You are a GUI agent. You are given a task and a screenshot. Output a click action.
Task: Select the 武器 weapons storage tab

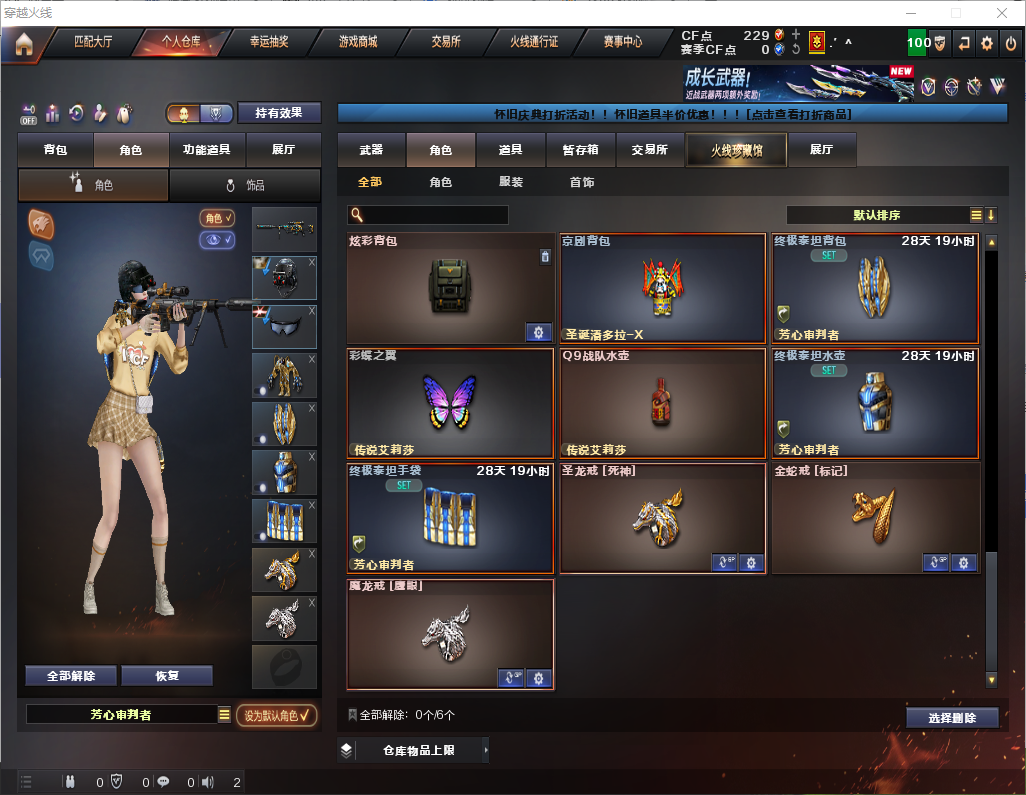click(x=371, y=150)
